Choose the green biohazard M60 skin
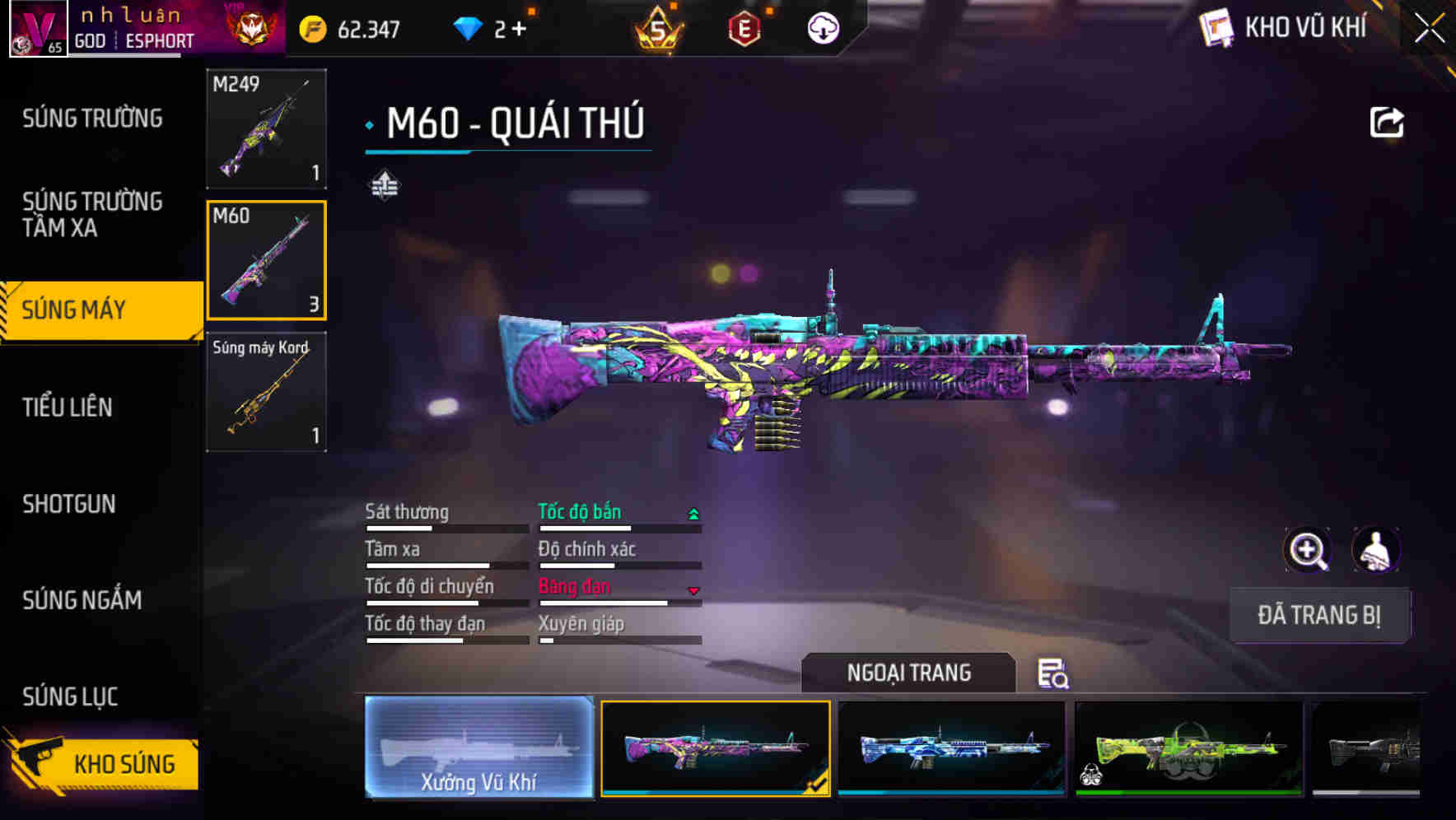The width and height of the screenshot is (1456, 820). pos(1188,748)
